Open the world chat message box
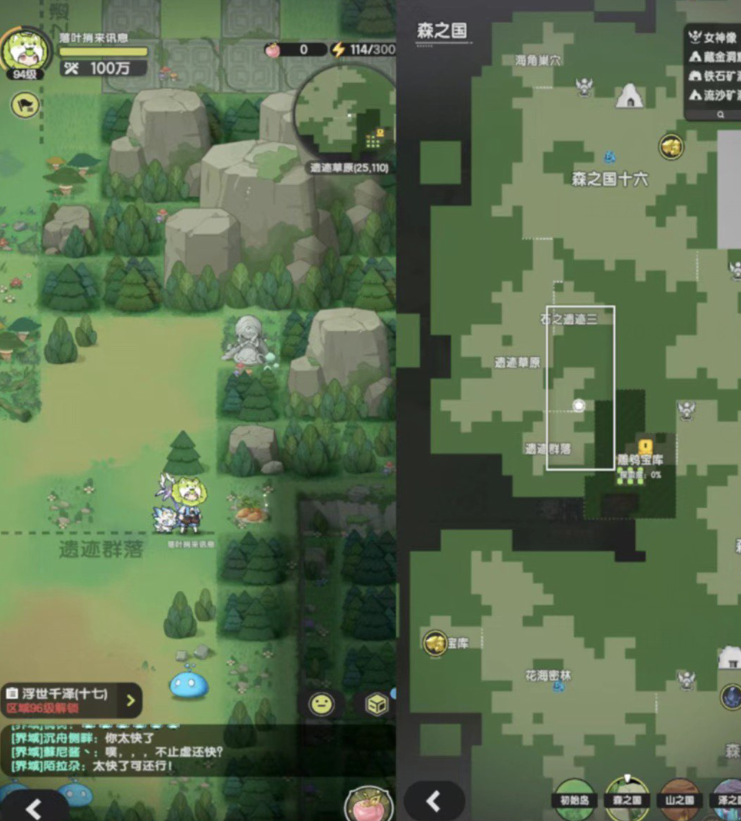741x821 pixels. 150,752
